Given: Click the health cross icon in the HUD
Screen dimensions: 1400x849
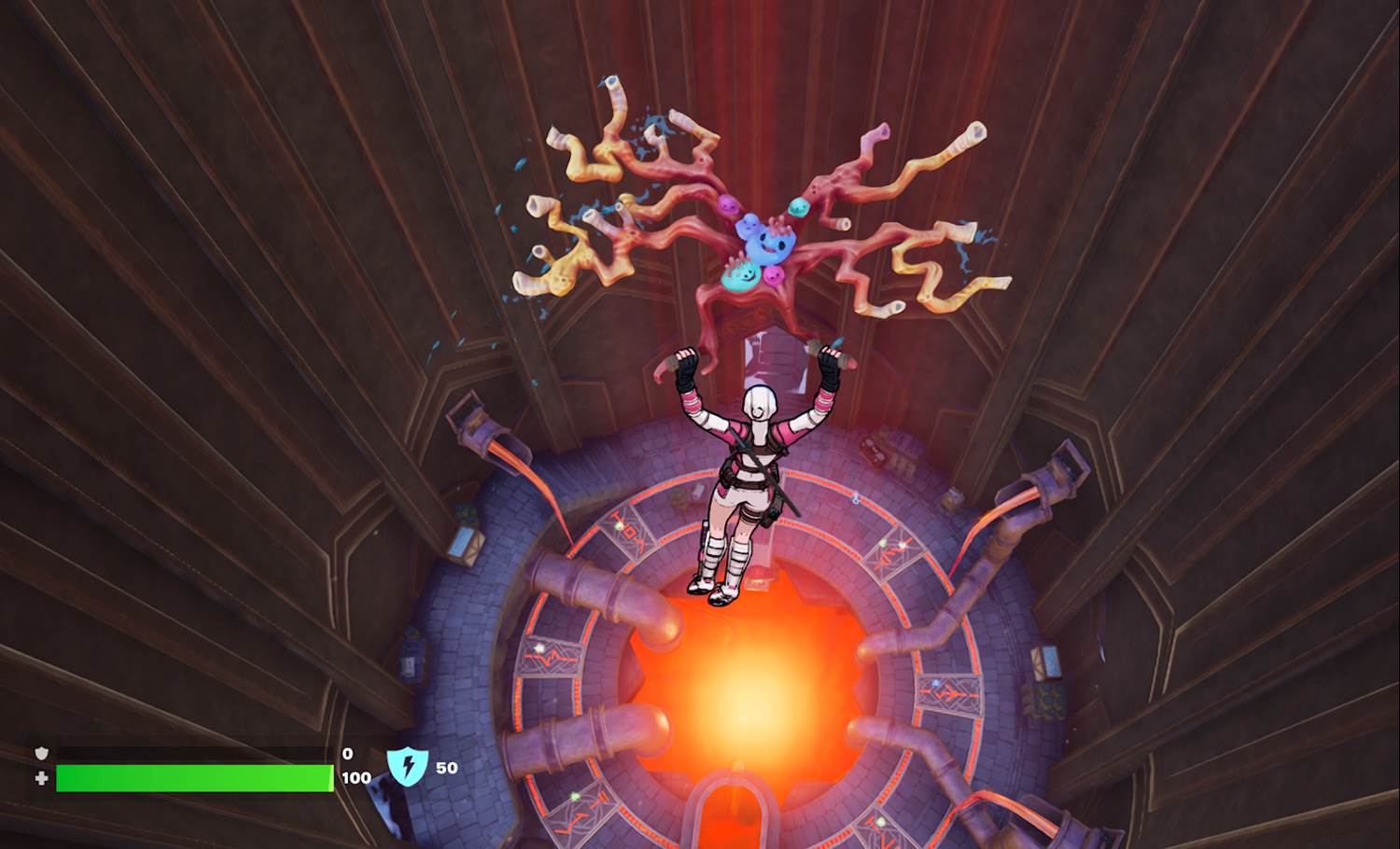Looking at the screenshot, I should [42, 777].
